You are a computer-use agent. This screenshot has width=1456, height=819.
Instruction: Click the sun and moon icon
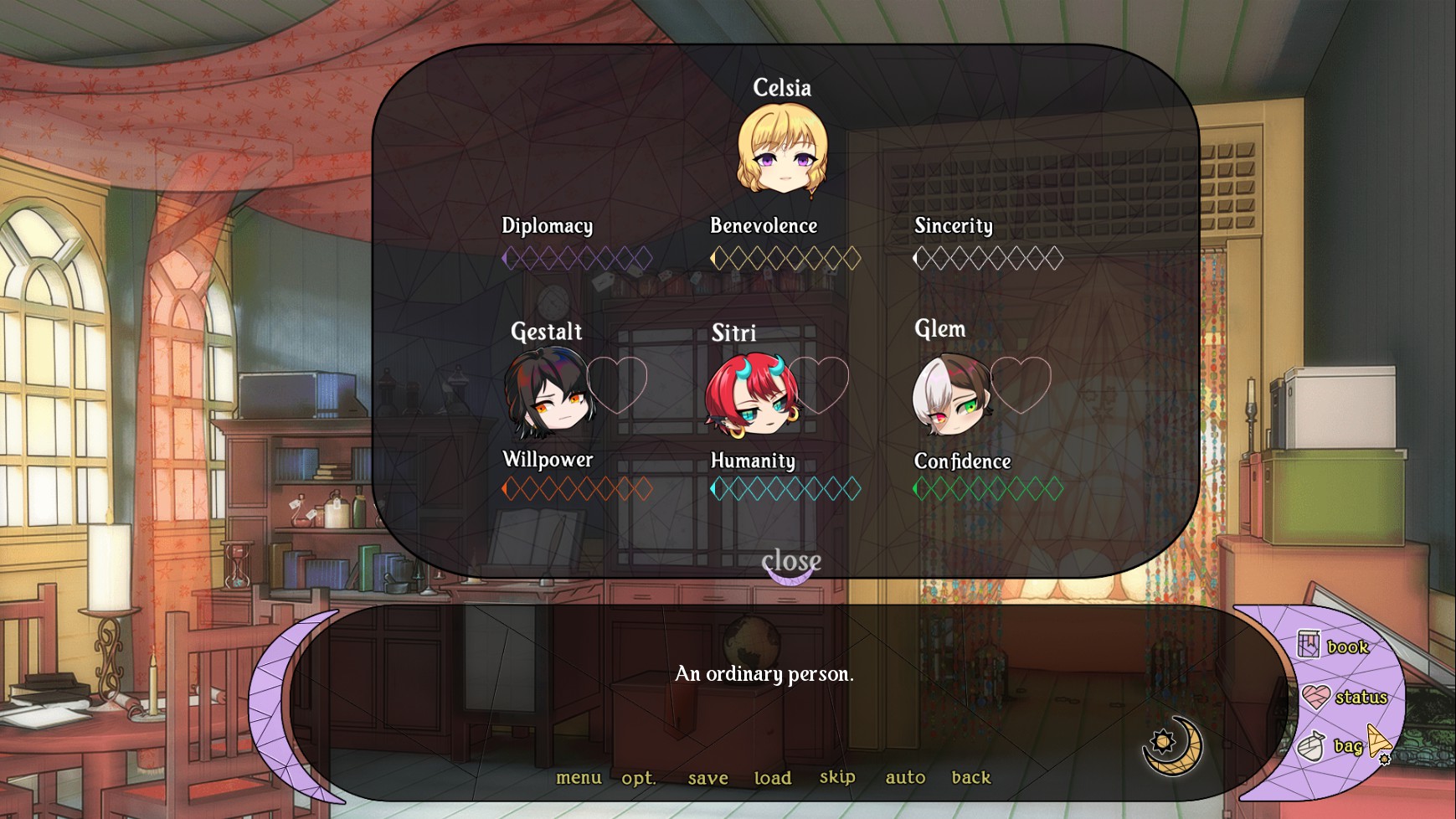coord(1172,744)
